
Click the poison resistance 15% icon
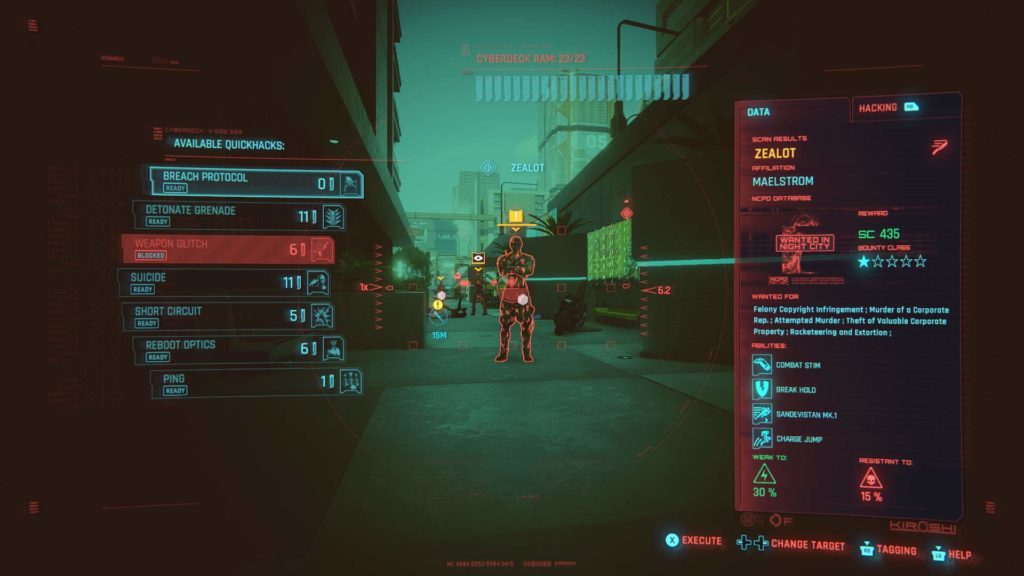click(x=871, y=477)
